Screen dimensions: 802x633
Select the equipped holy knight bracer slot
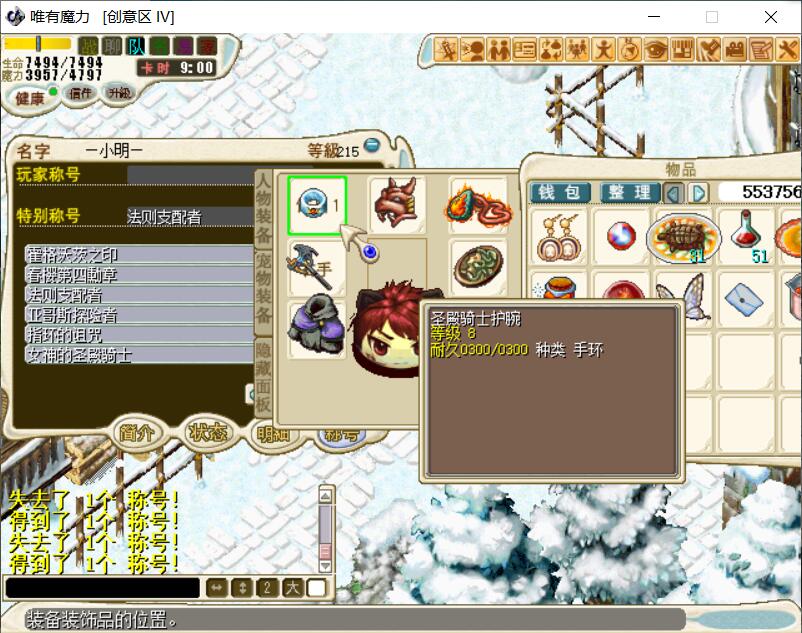[317, 205]
